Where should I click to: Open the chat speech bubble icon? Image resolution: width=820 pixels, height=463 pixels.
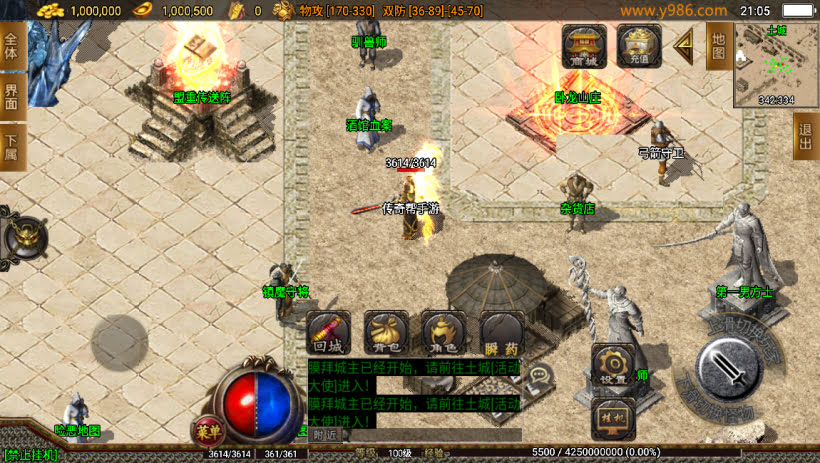542,377
